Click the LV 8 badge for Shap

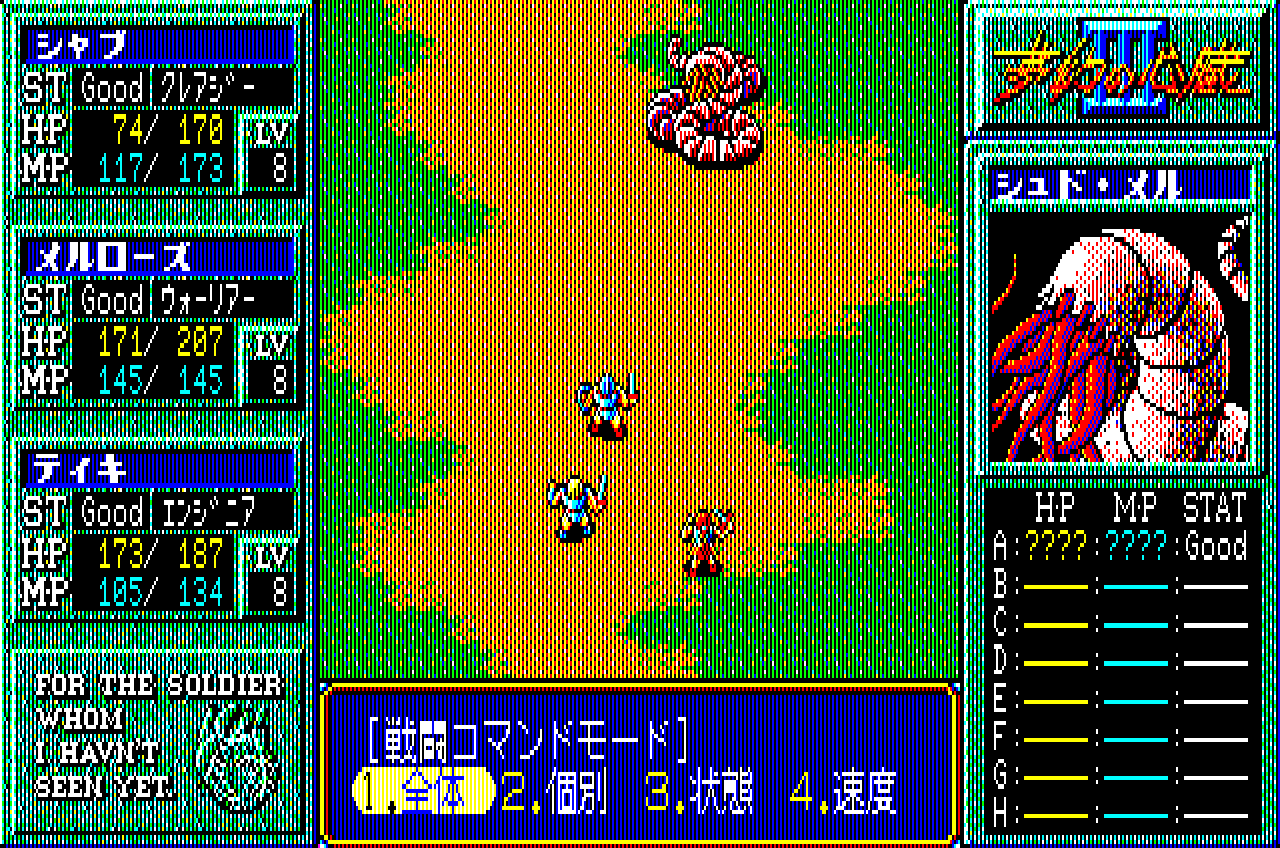(x=270, y=150)
